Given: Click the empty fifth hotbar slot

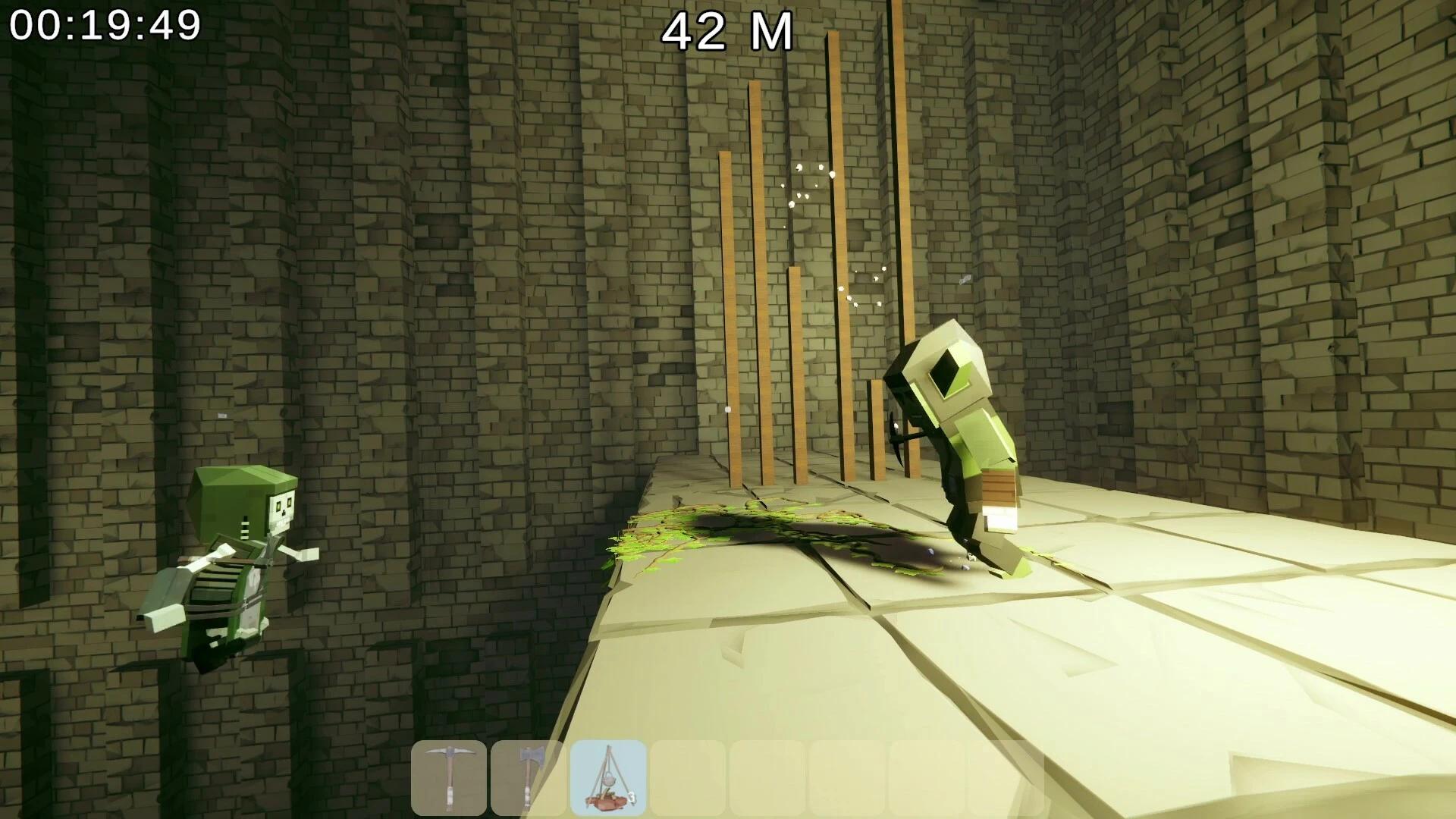Looking at the screenshot, I should pos(767,775).
